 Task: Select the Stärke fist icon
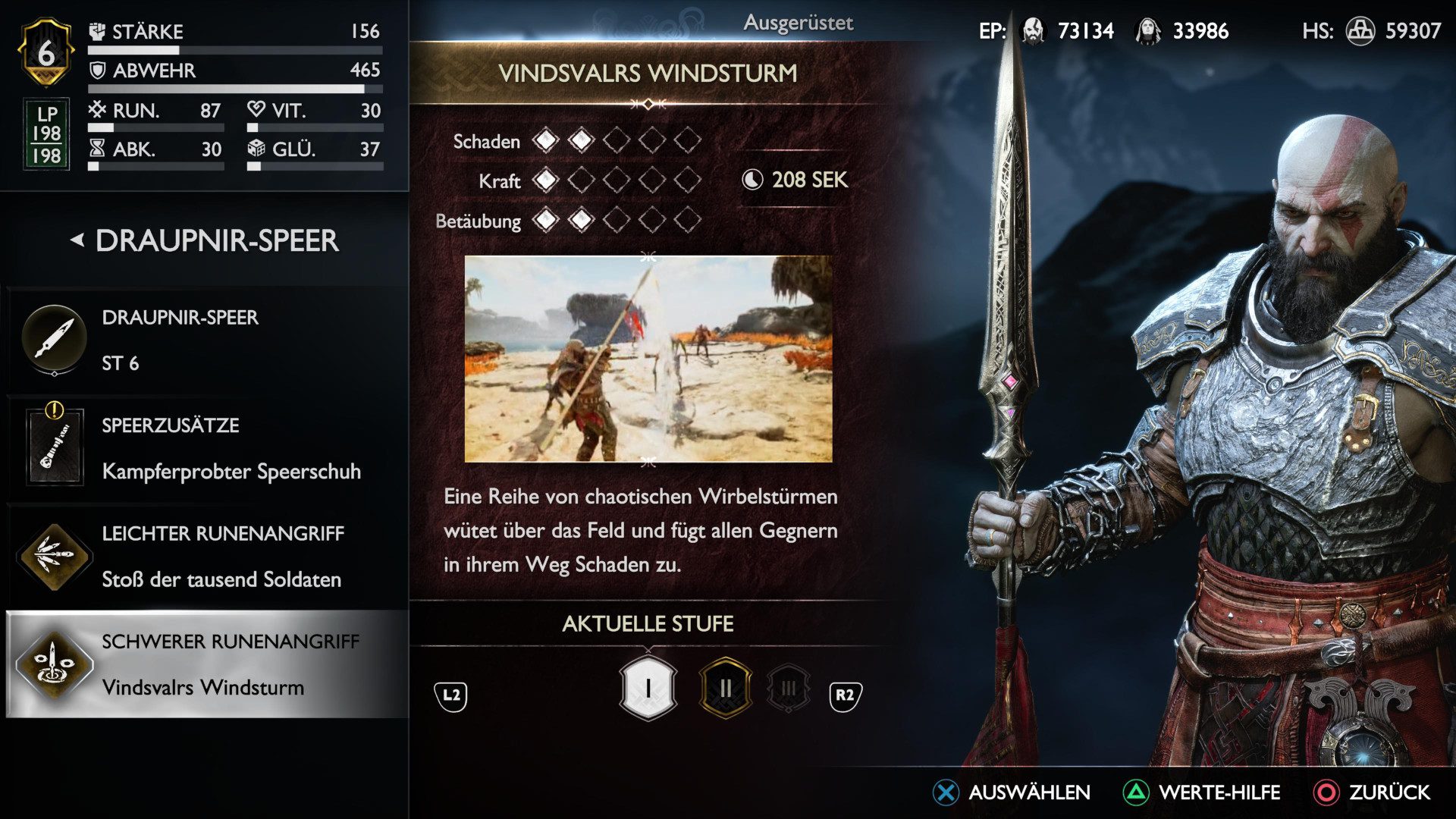click(96, 32)
